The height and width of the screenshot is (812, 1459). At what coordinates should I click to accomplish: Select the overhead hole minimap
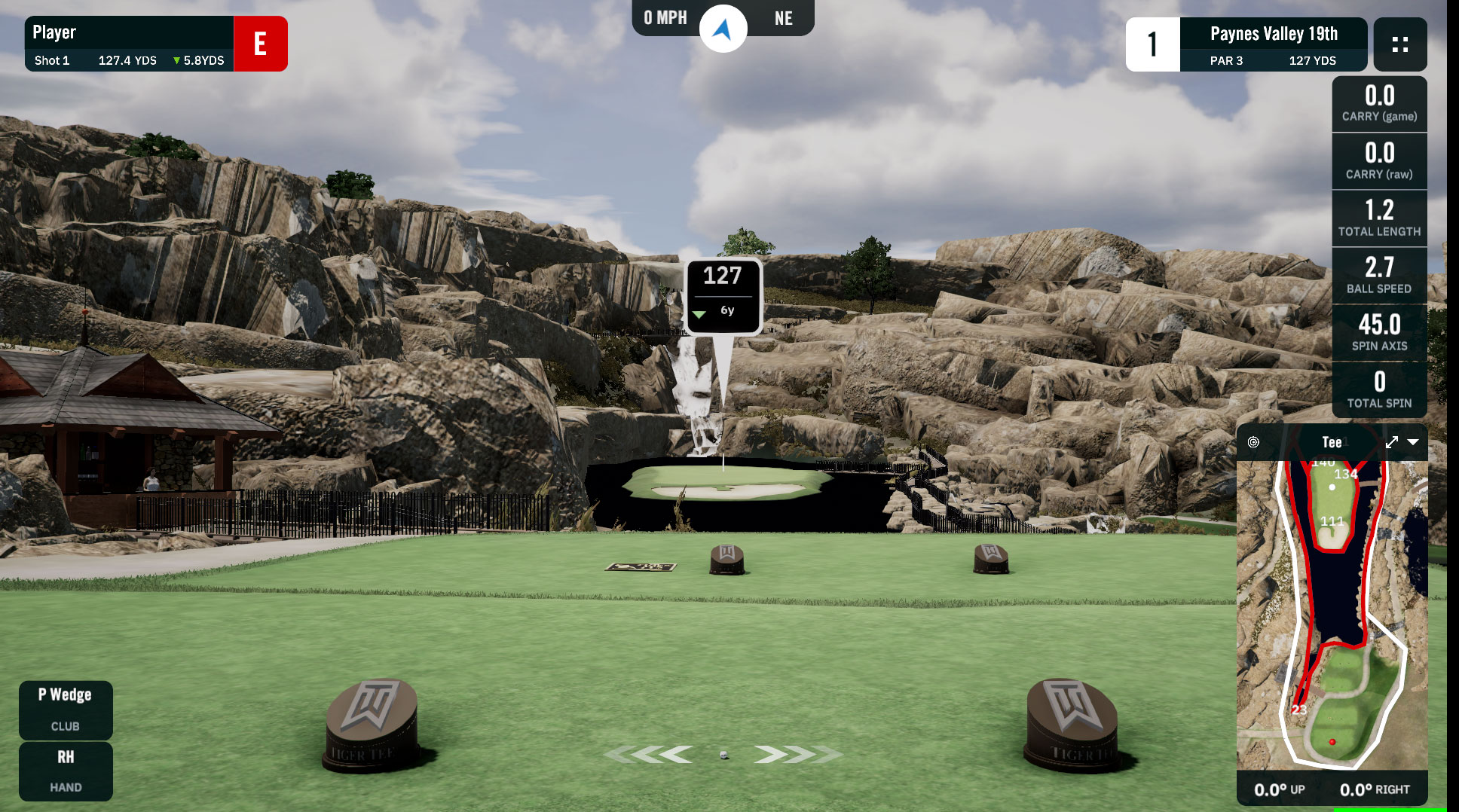click(x=1332, y=615)
